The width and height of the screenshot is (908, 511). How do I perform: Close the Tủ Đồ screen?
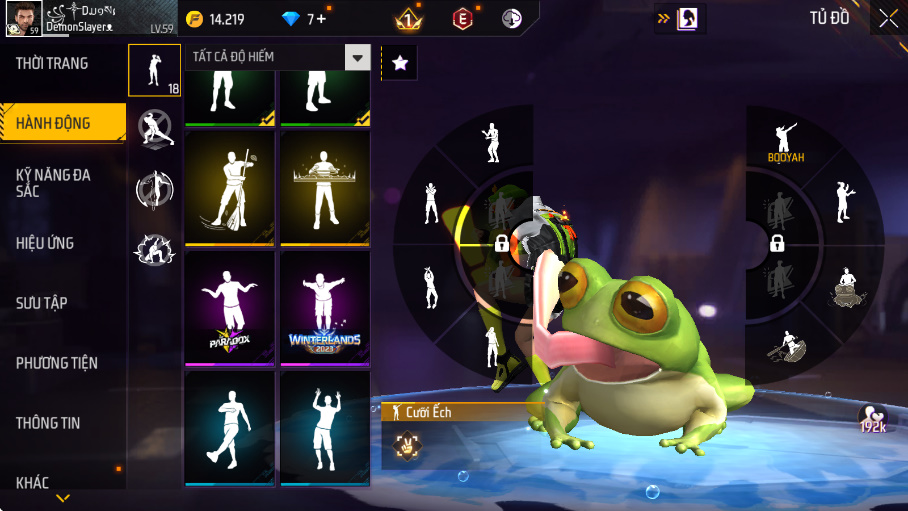[x=888, y=18]
